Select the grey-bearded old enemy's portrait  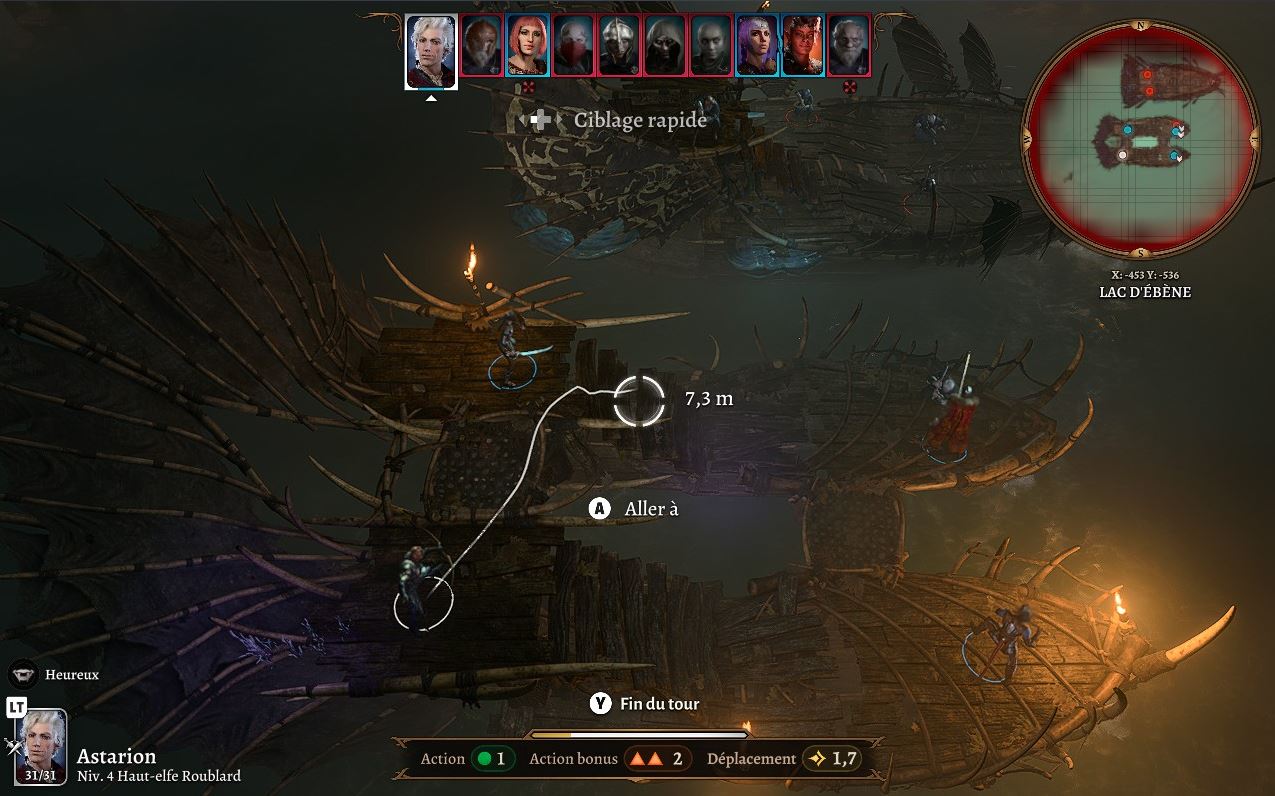coord(848,45)
